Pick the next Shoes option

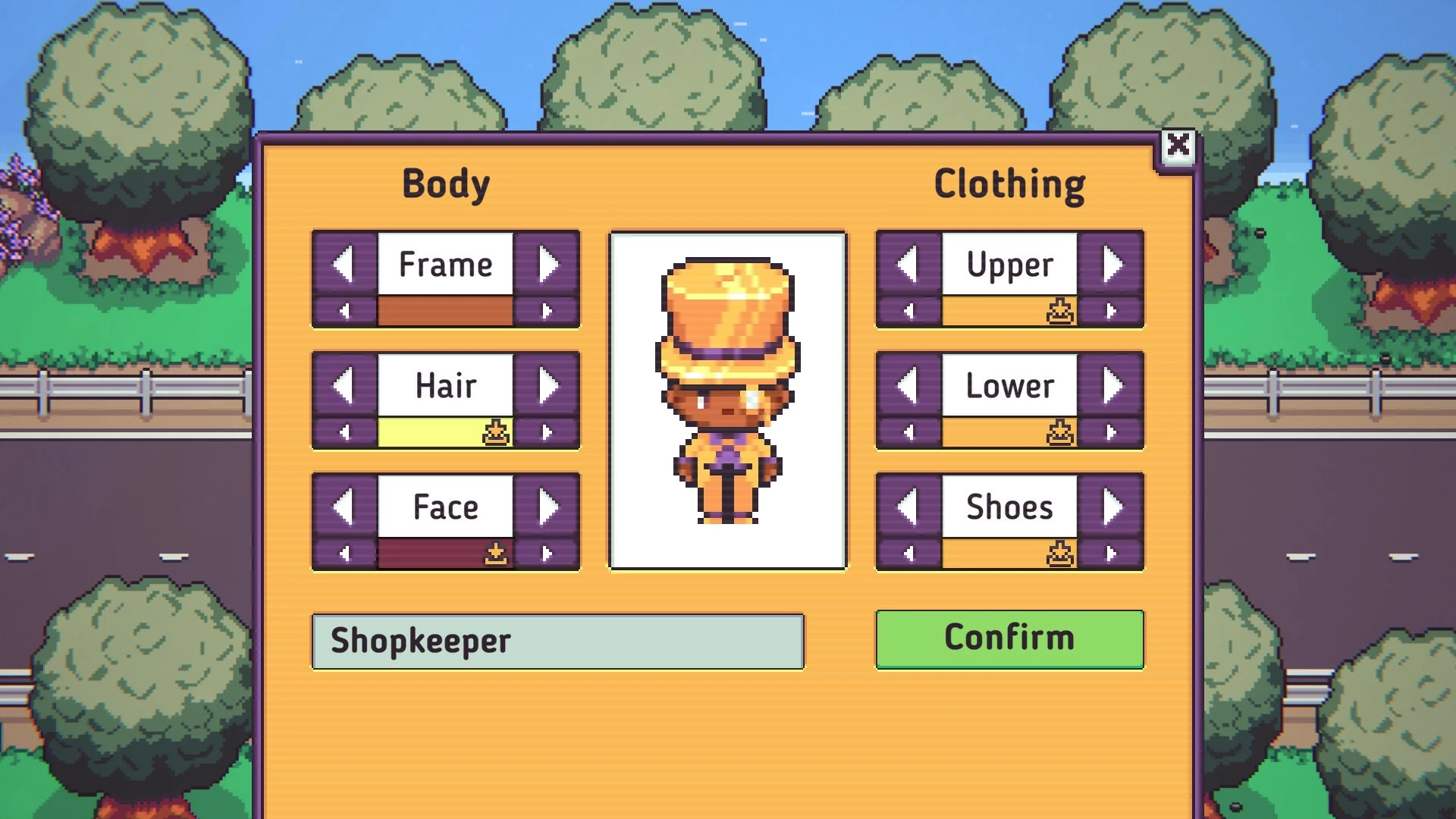tap(1112, 507)
